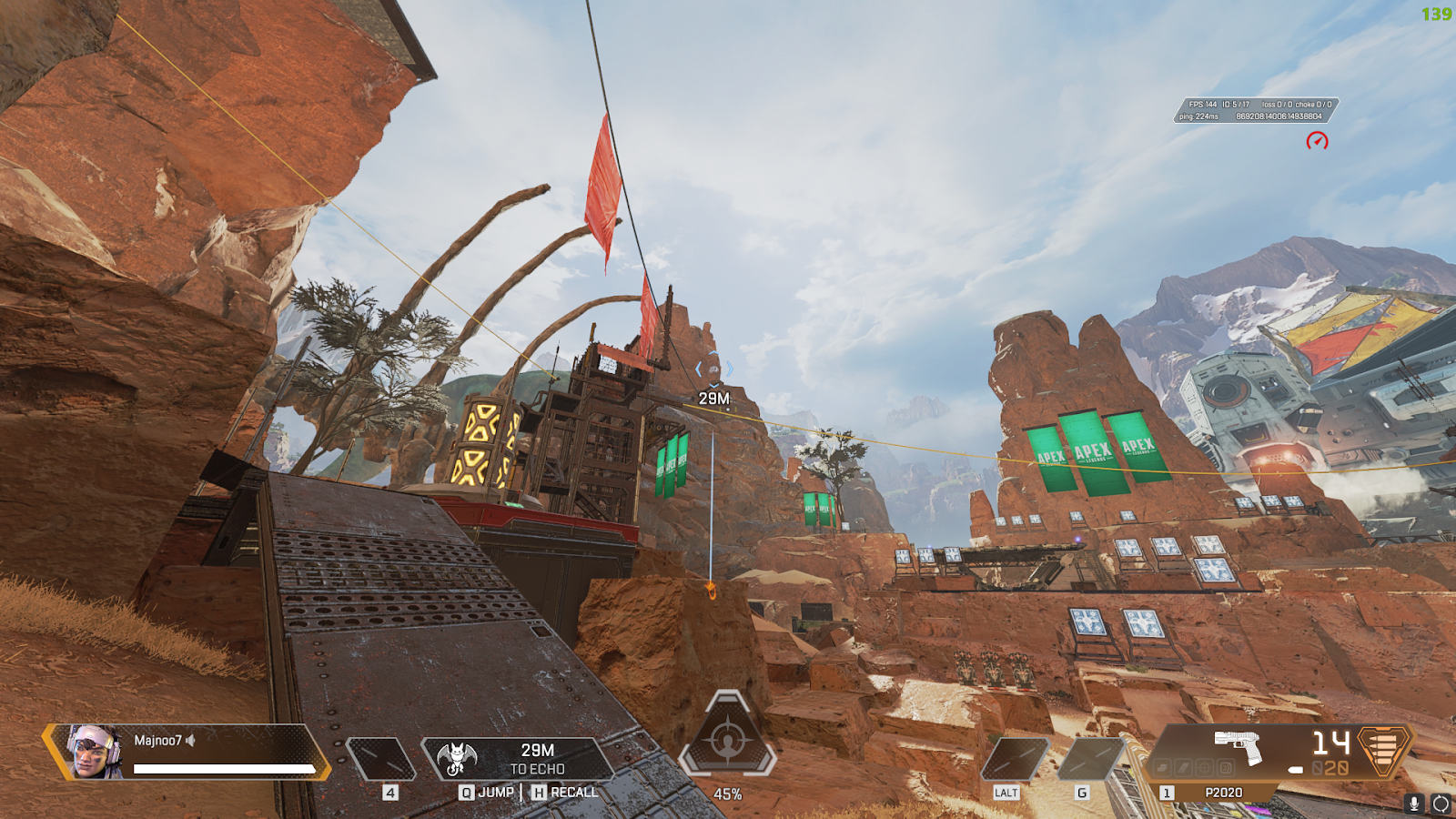Click the light ammo type icon
The image size is (1456, 819).
1382,751
